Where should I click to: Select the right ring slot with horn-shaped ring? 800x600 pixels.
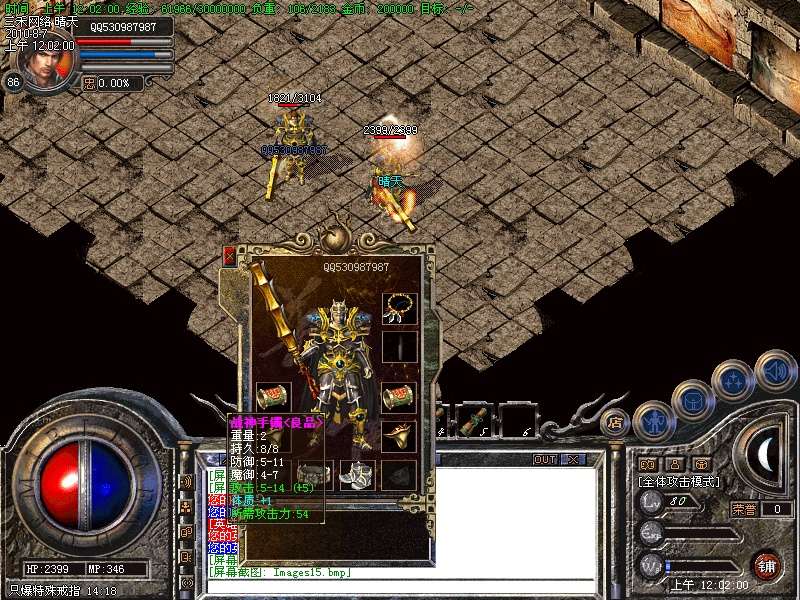tap(399, 435)
